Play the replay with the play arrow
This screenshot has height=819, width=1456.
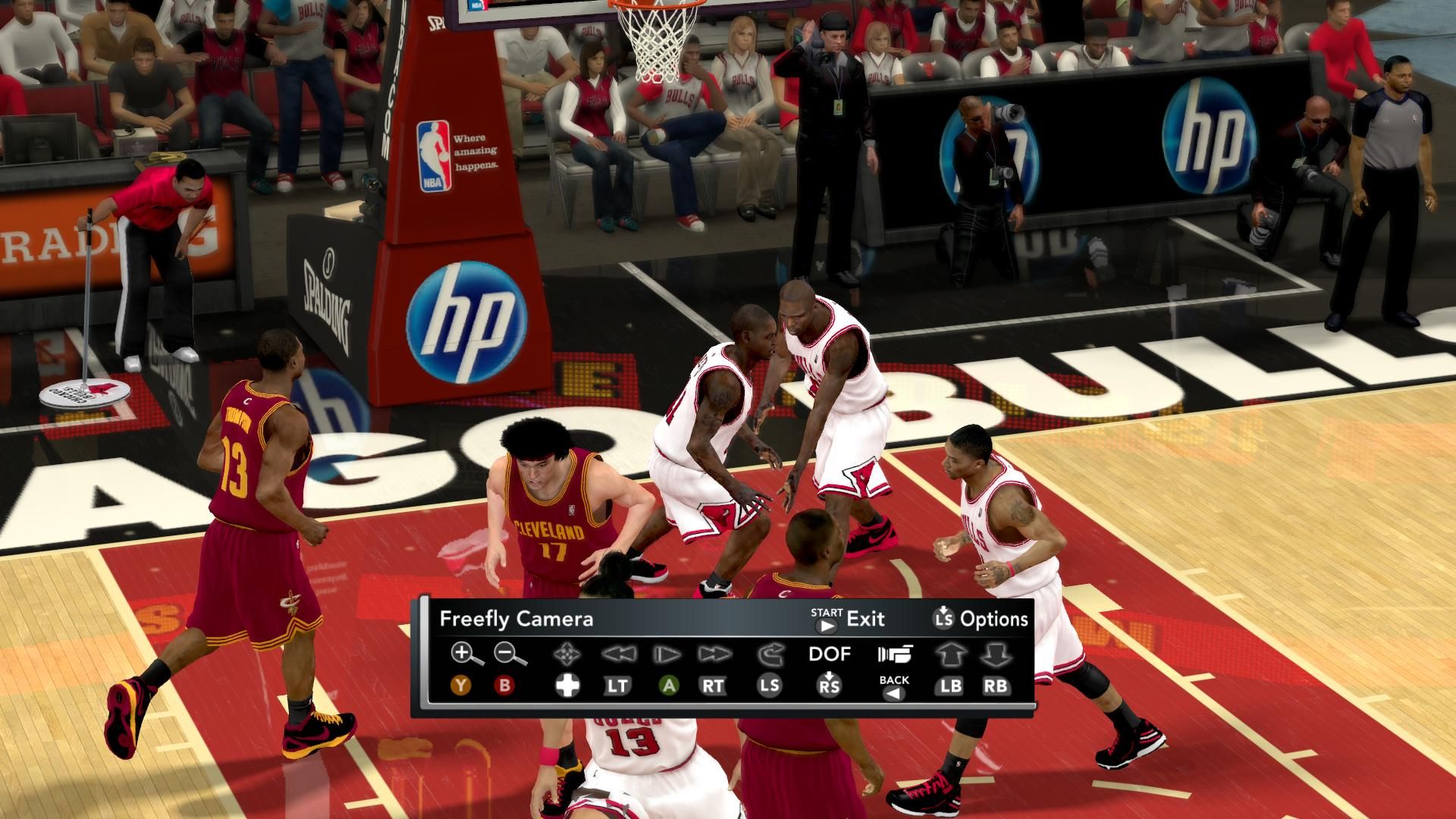667,654
